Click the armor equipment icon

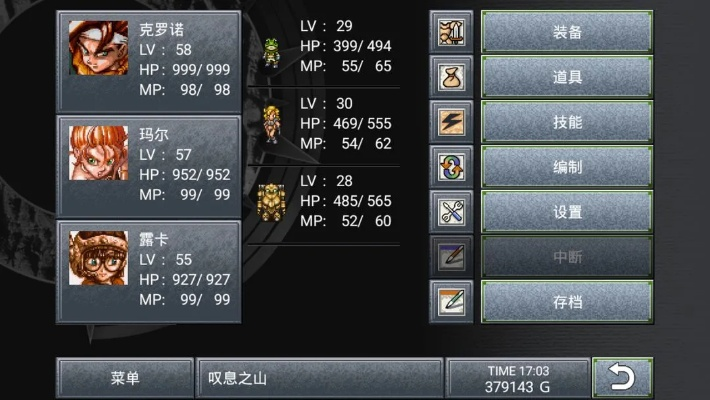(x=451, y=32)
